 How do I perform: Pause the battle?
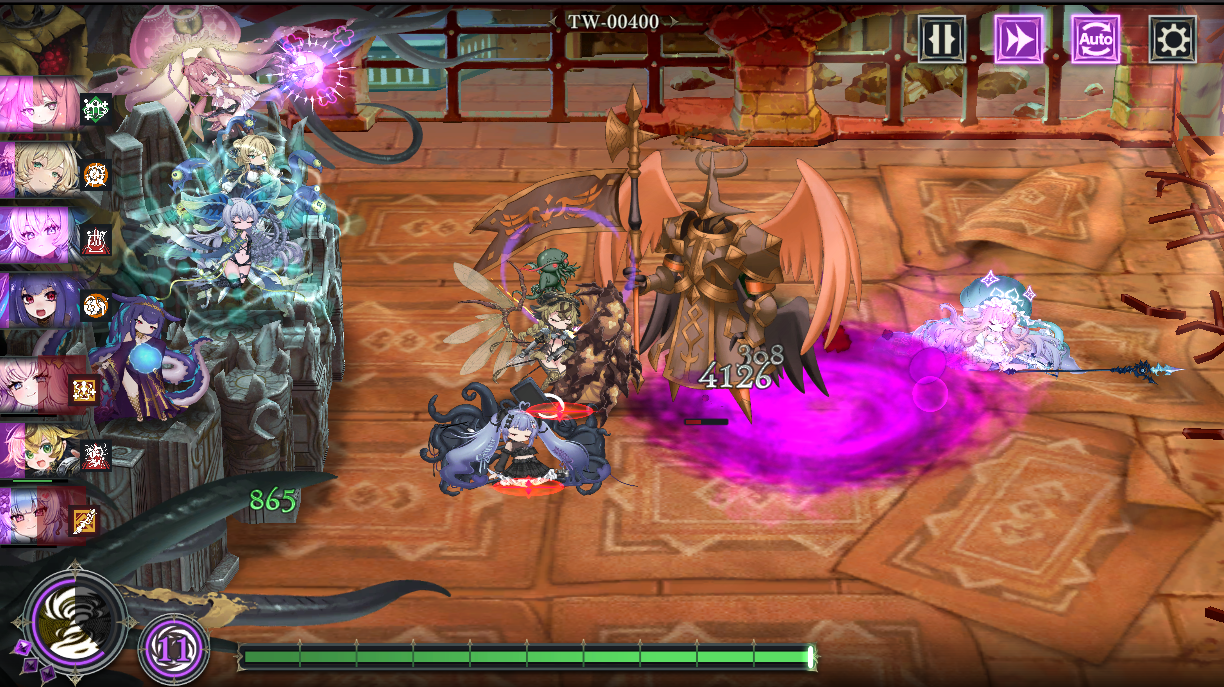click(x=942, y=39)
